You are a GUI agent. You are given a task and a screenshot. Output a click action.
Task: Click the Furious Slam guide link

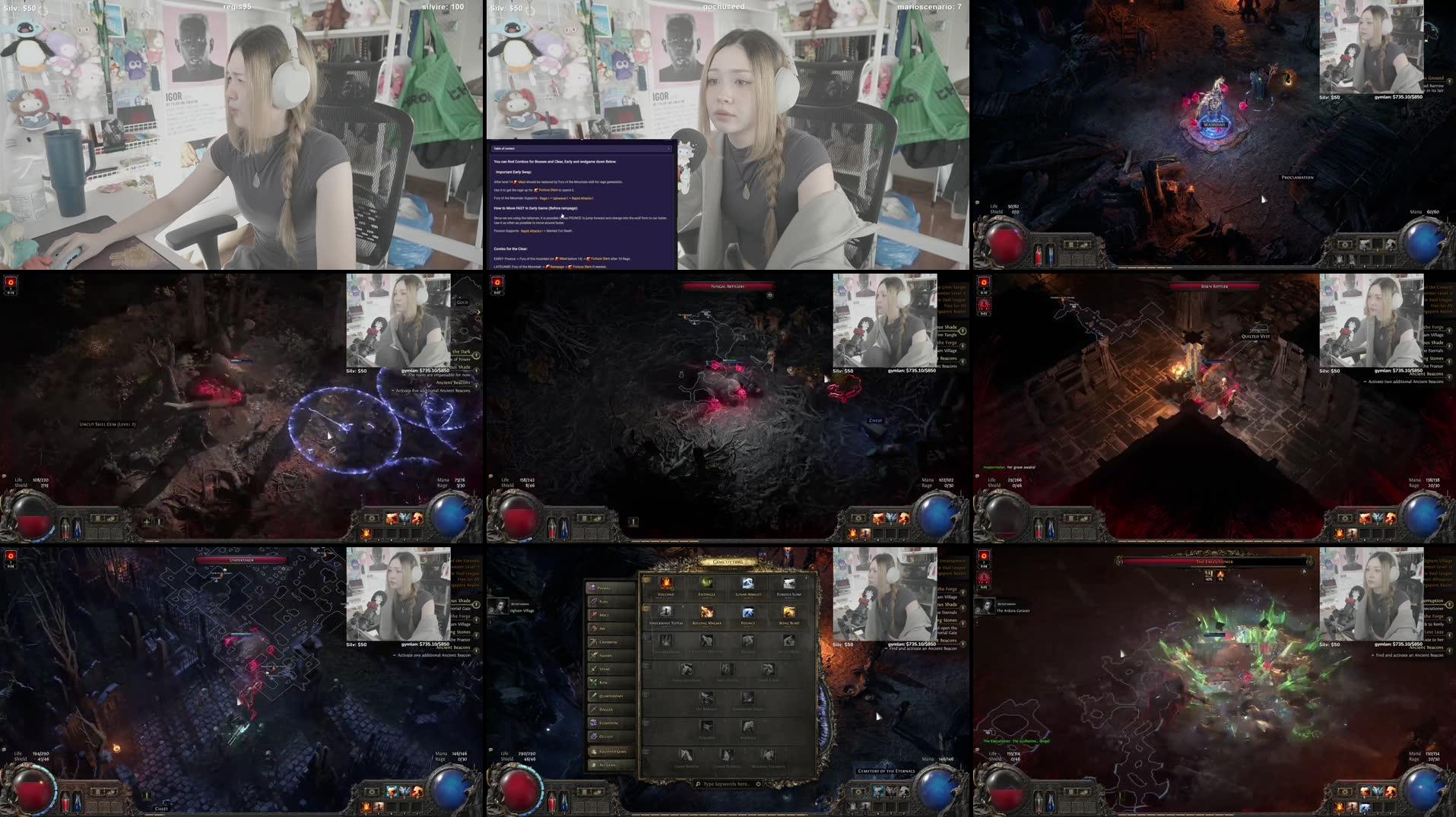(549, 190)
